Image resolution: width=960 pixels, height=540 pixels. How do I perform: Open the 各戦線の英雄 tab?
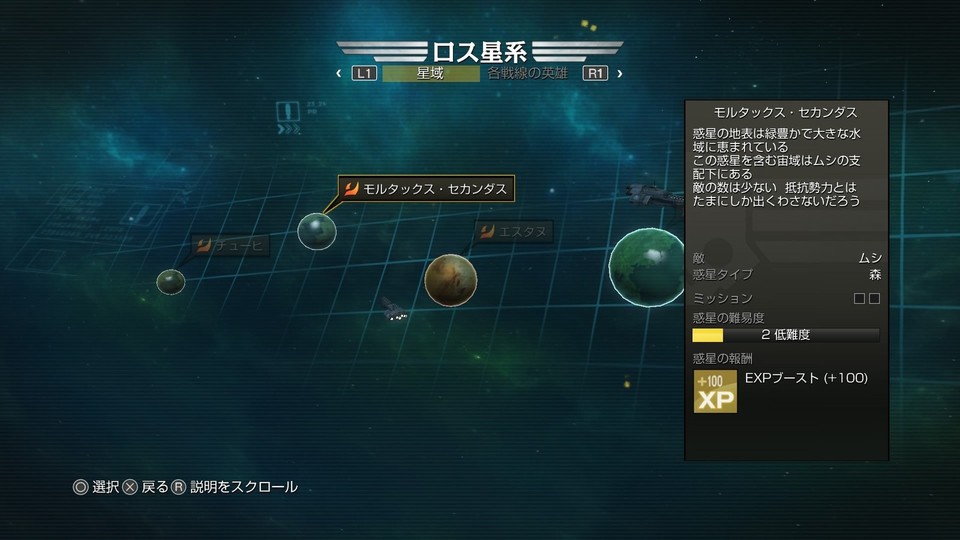[x=528, y=73]
